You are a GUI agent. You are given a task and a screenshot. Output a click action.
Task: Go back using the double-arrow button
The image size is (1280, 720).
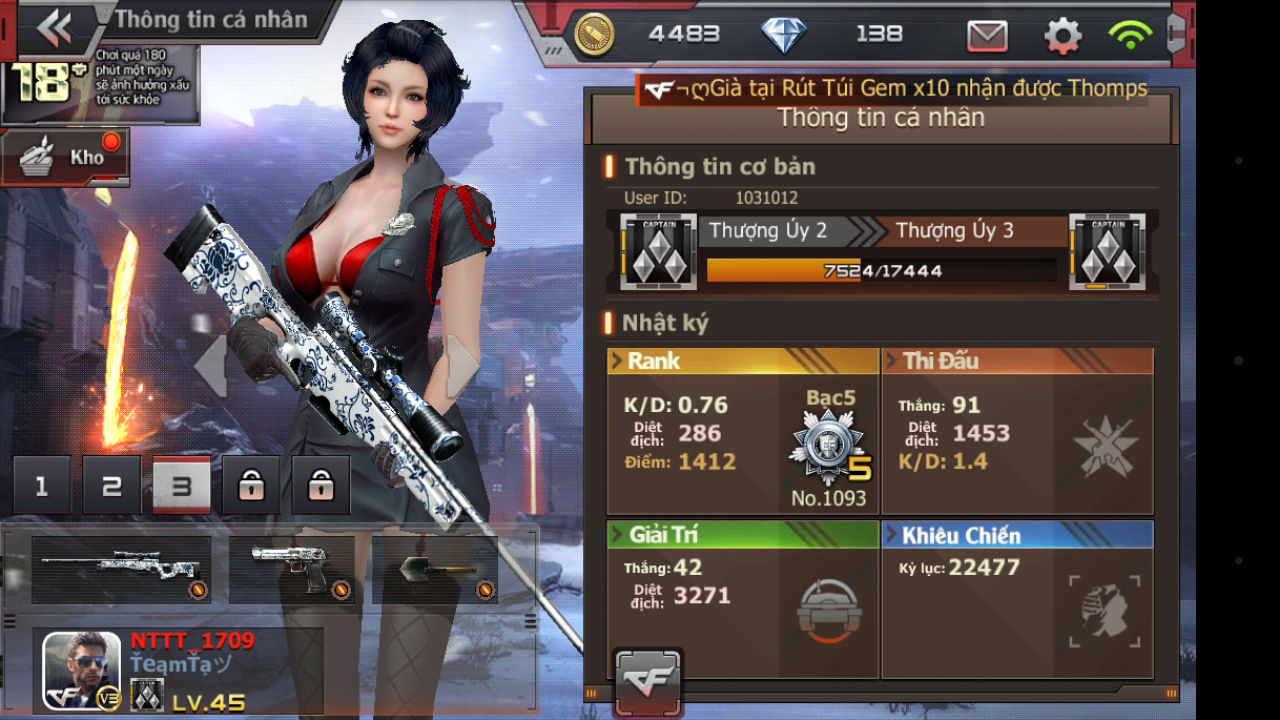55,29
